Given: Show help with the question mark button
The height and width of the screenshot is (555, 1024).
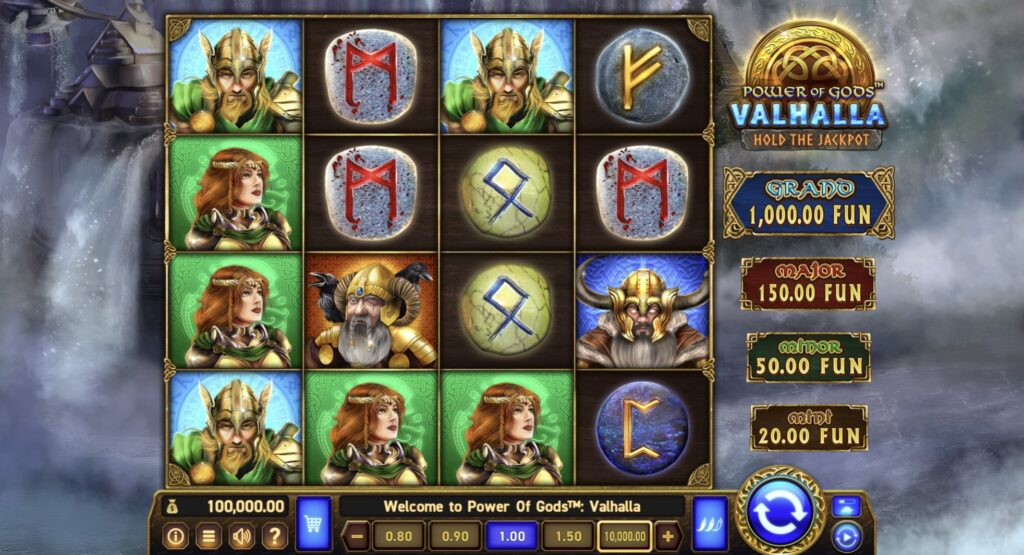Looking at the screenshot, I should [x=274, y=536].
